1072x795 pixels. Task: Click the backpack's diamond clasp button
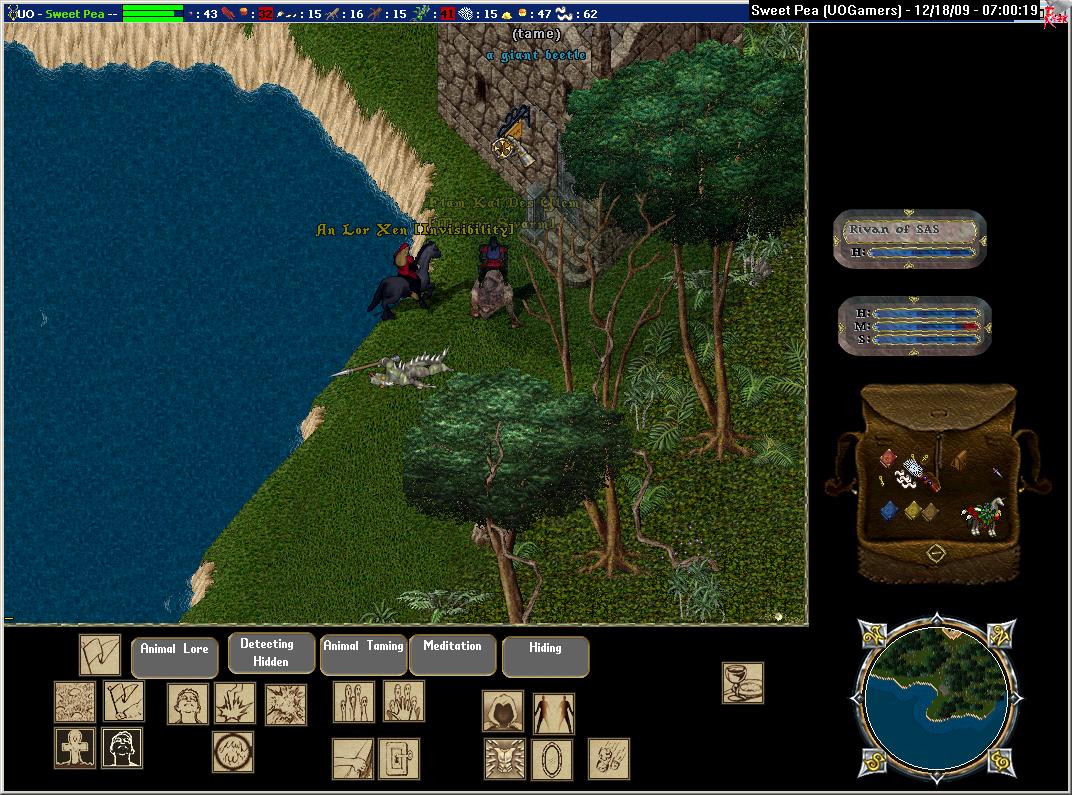point(936,553)
